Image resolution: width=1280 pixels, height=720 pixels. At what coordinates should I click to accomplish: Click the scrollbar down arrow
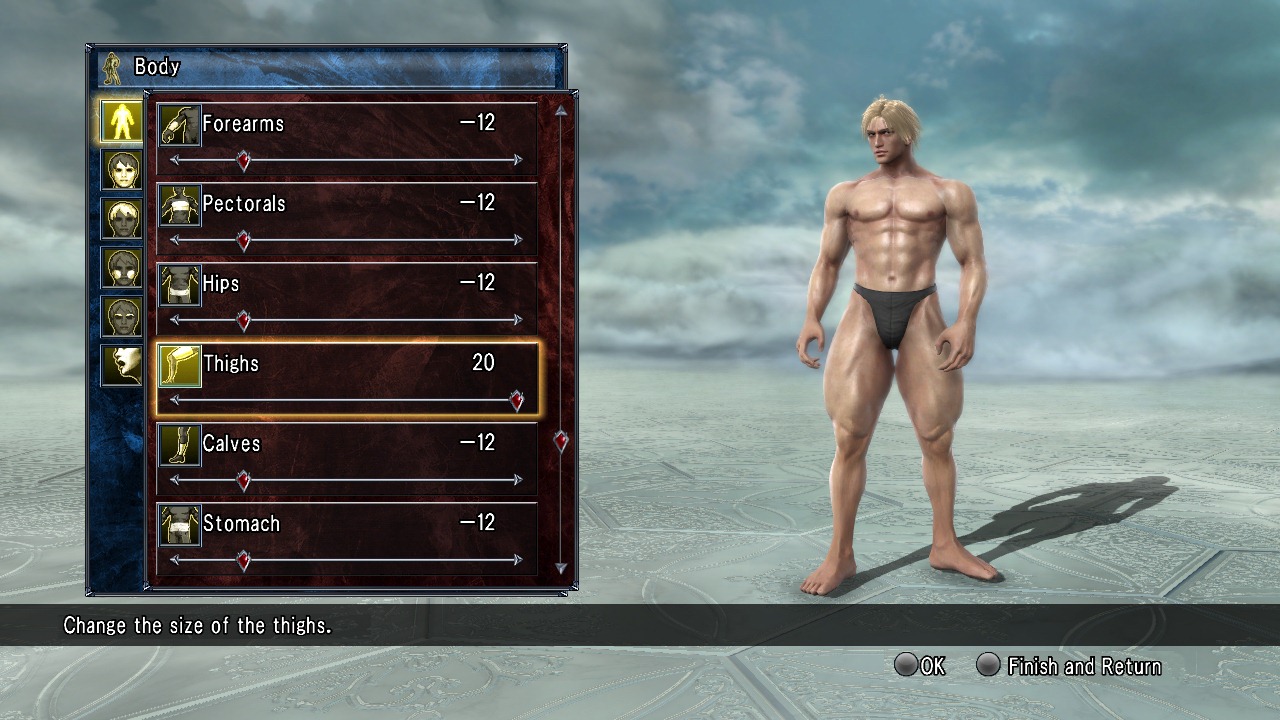coord(561,568)
